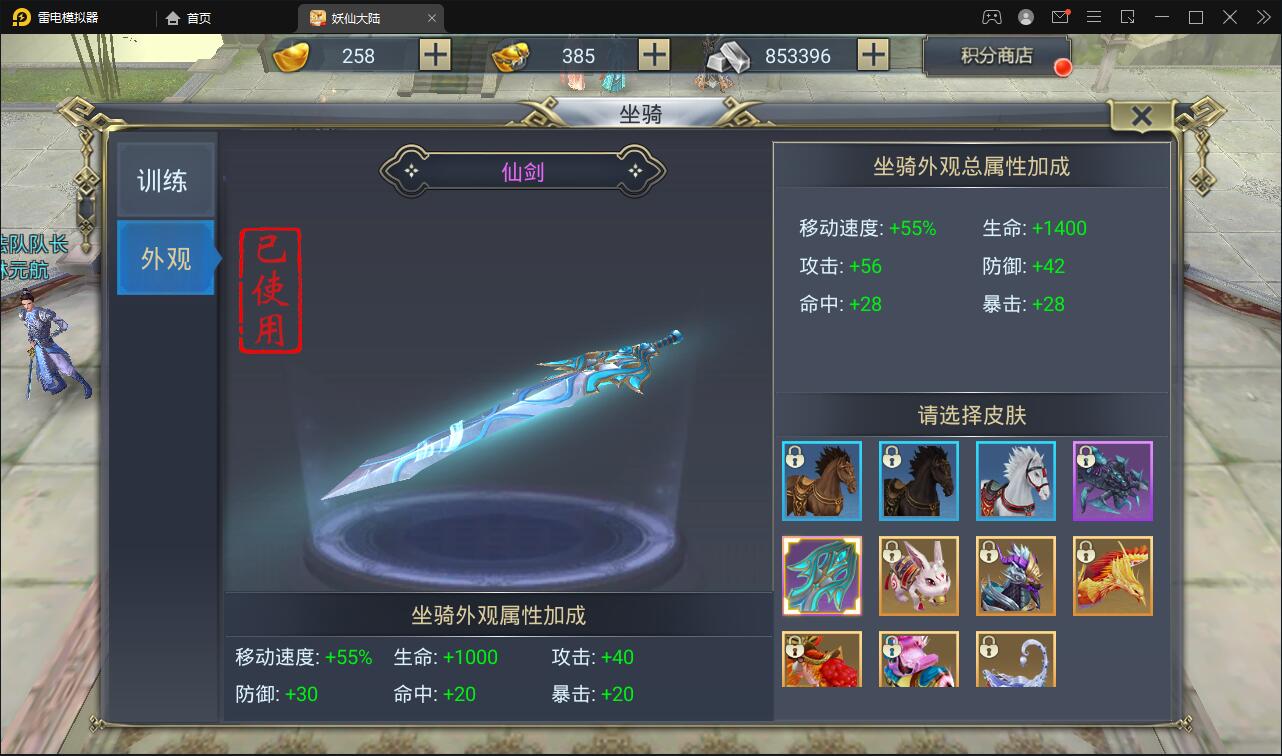
Task: Click the game controller icon in title bar
Action: point(989,17)
